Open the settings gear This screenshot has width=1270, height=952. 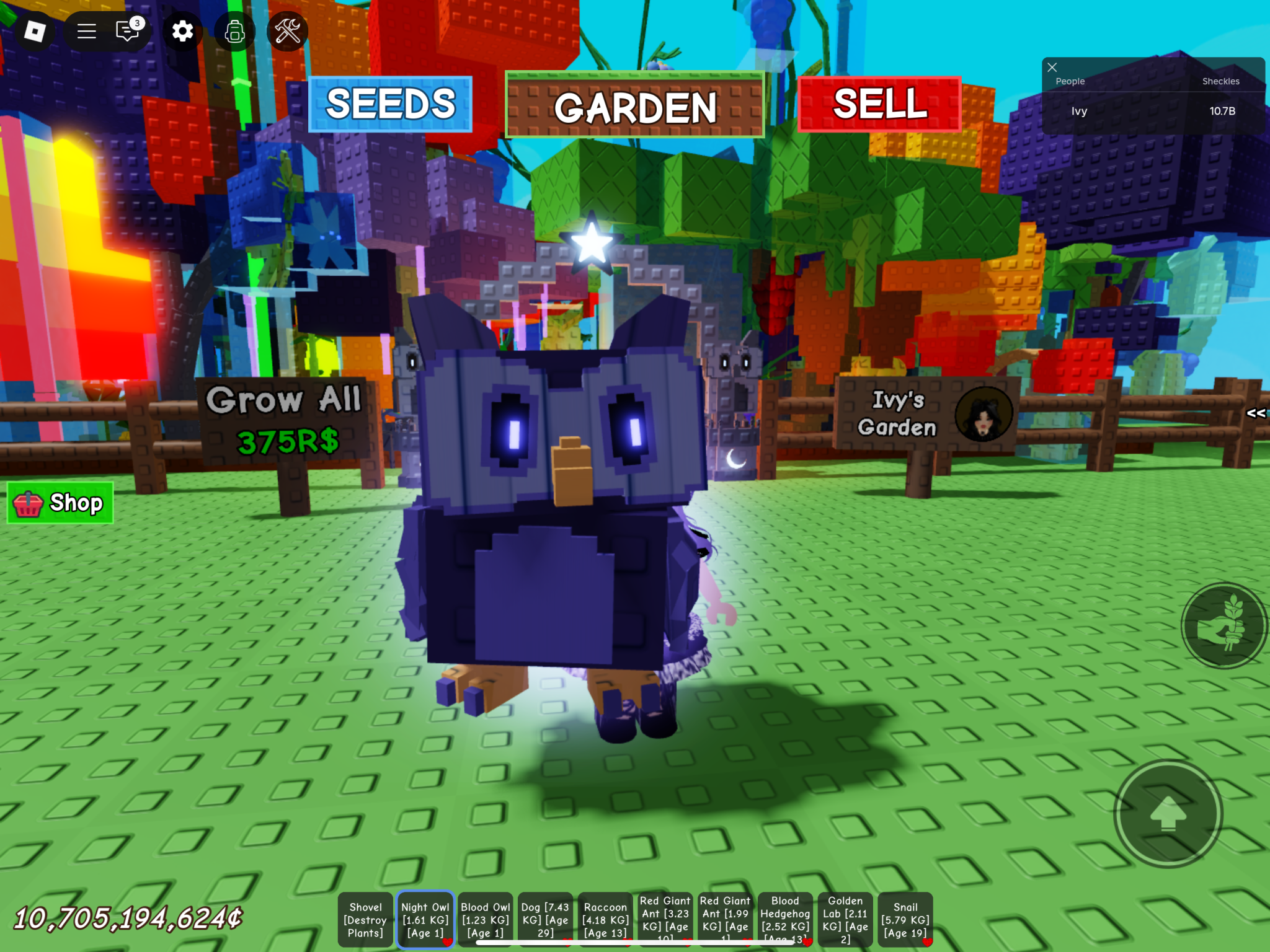click(x=182, y=30)
